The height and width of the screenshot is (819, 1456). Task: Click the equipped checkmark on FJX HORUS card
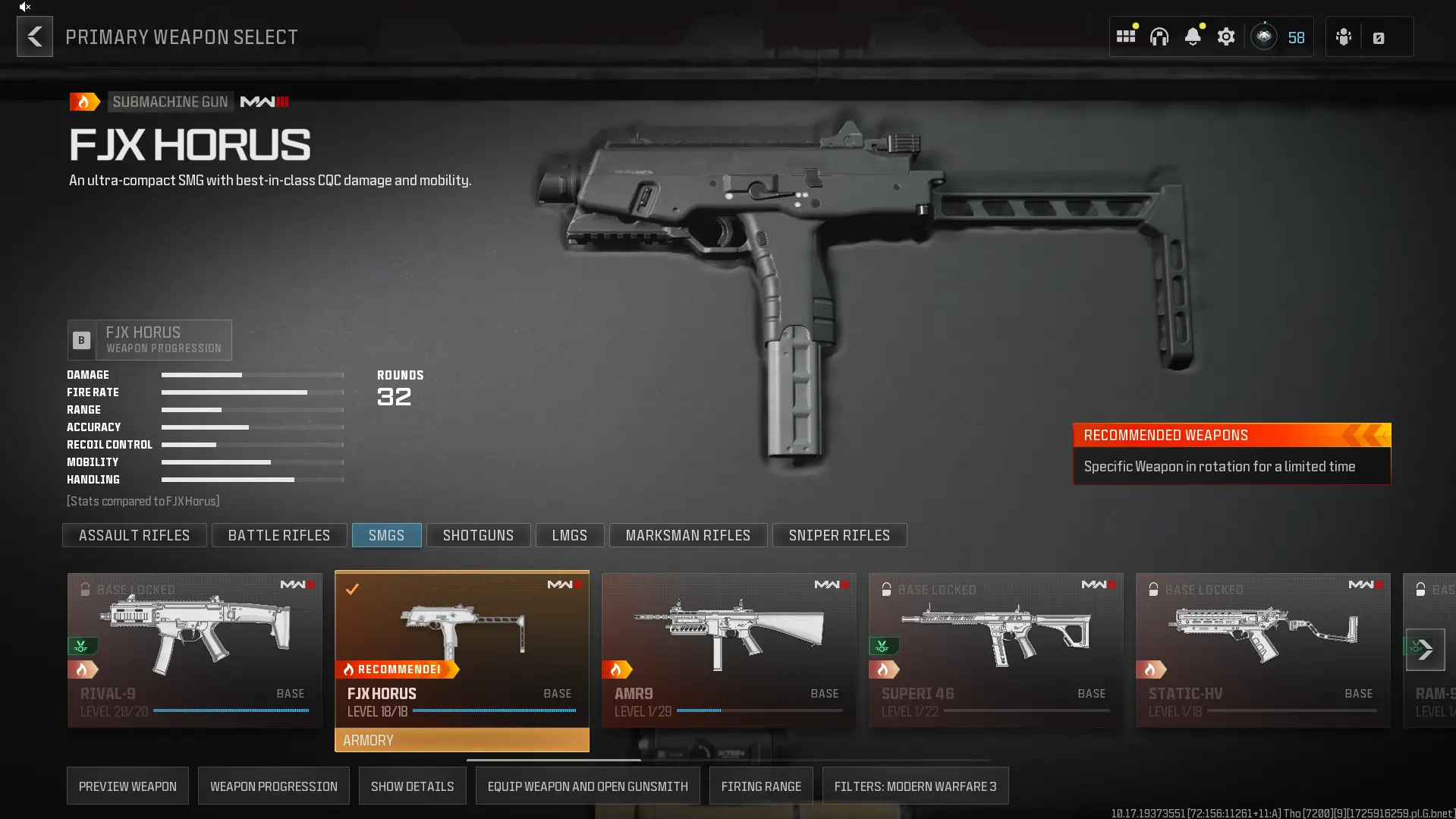353,588
